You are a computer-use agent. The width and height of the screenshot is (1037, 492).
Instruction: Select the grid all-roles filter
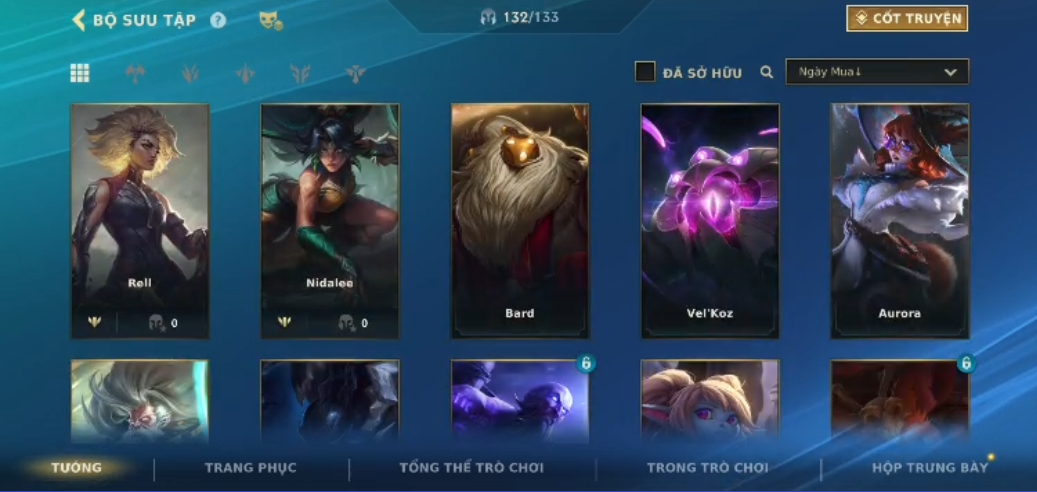coord(80,73)
